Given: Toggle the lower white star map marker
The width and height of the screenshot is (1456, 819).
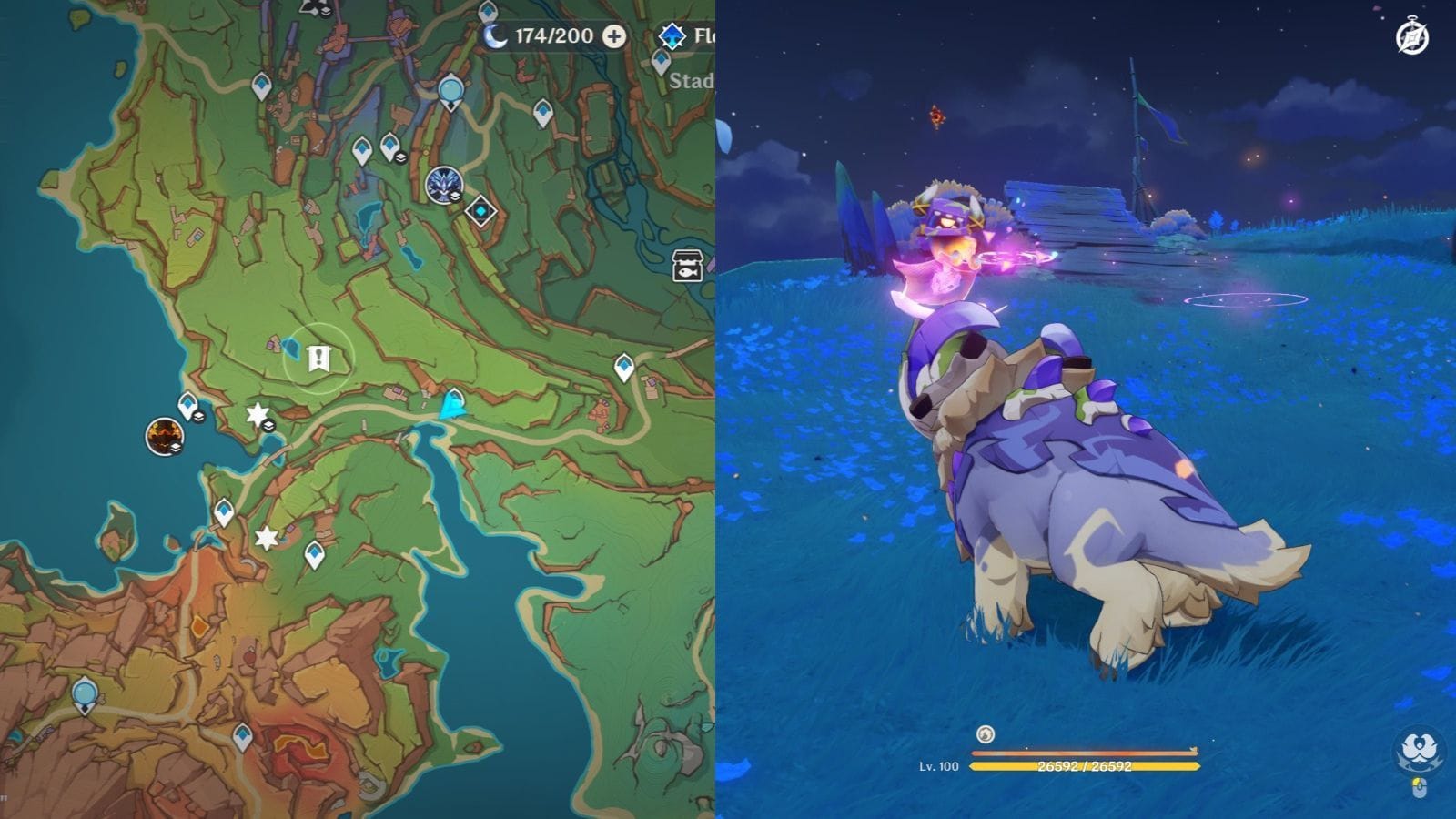Looking at the screenshot, I should tap(265, 536).
